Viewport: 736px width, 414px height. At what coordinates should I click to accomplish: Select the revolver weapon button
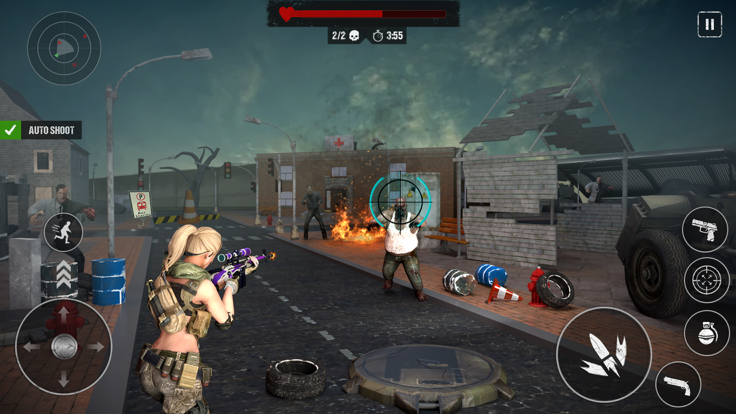(x=678, y=385)
